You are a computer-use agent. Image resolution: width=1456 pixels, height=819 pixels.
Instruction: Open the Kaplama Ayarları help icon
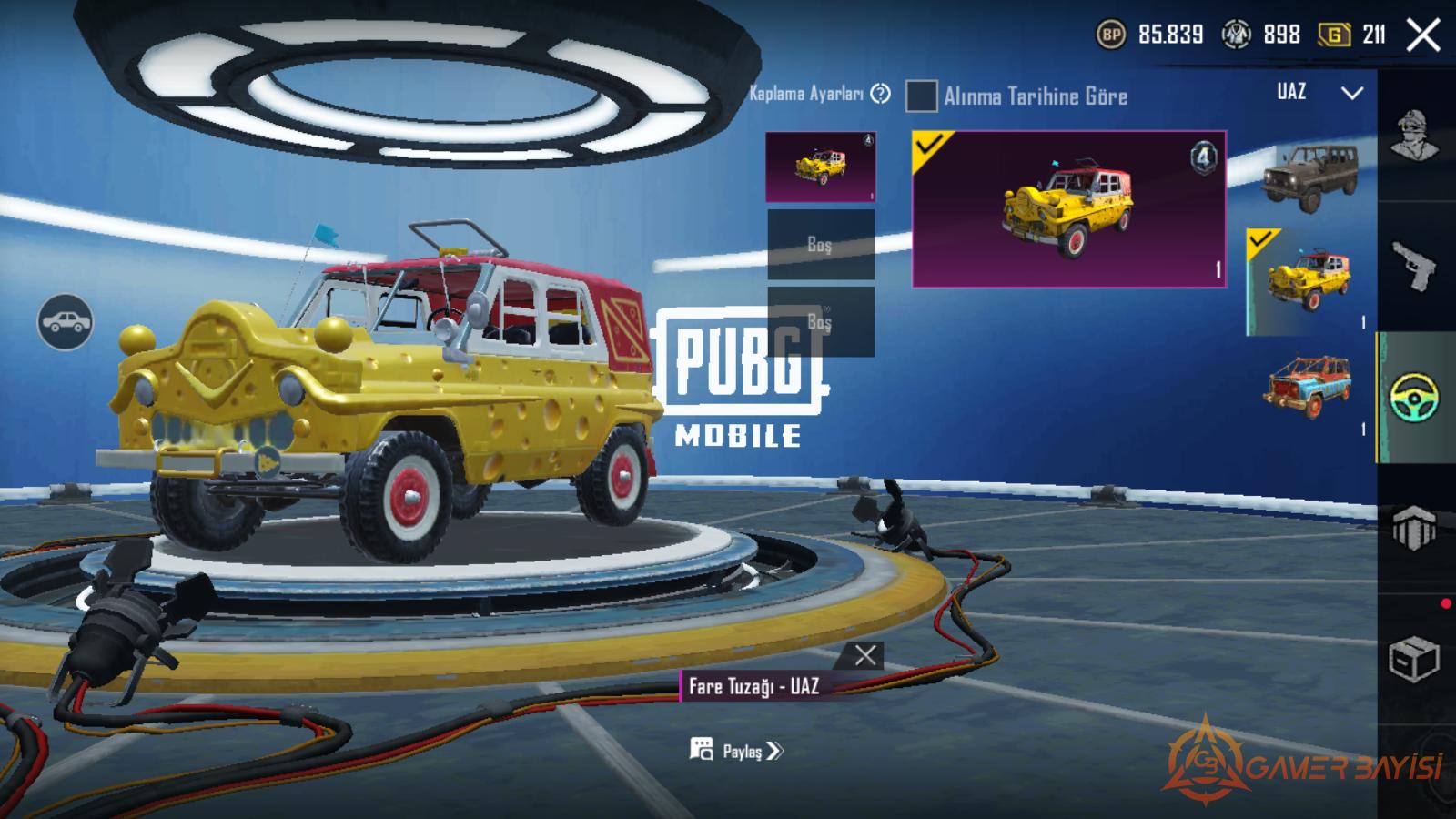click(880, 94)
